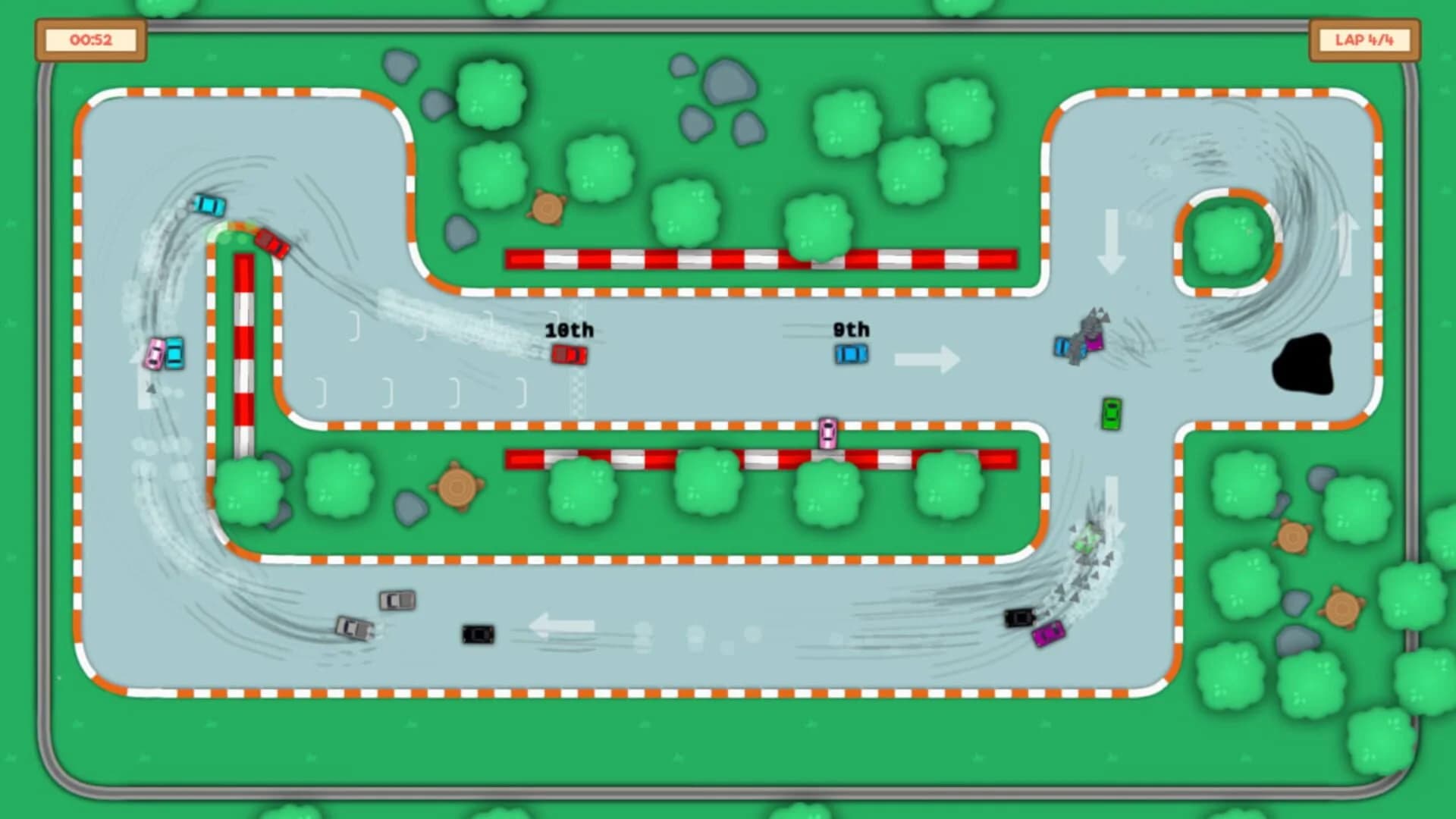Image resolution: width=1456 pixels, height=819 pixels.
Task: Click the black car on the bottom straight
Action: click(x=476, y=633)
